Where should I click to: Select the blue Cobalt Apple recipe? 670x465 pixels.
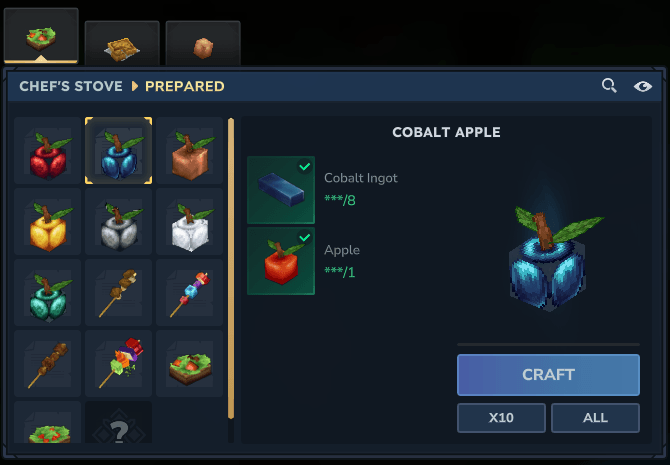(119, 151)
